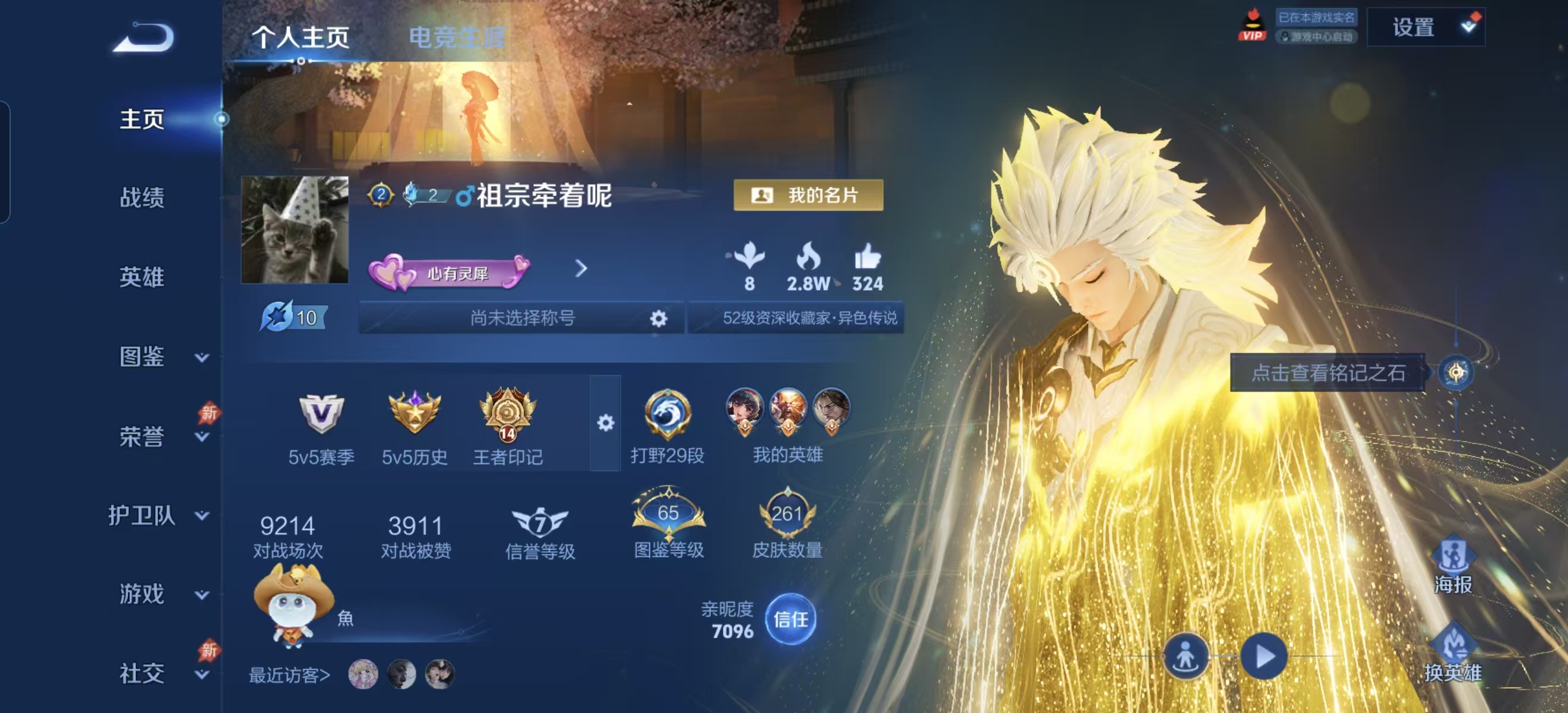1568x713 pixels.
Task: Go back with the return arrow
Action: pyautogui.click(x=144, y=38)
